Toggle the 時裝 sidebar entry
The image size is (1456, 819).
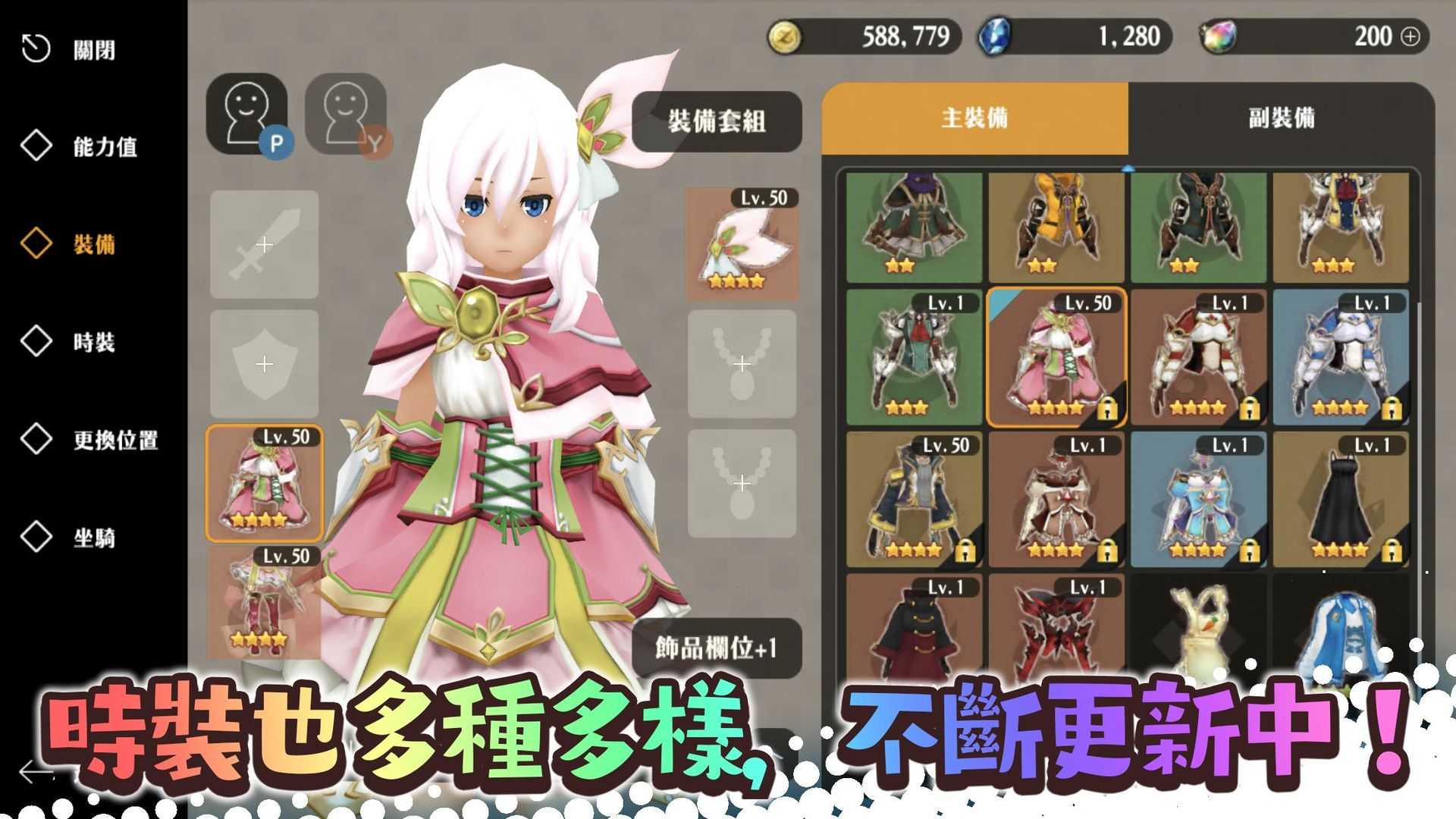point(95,344)
